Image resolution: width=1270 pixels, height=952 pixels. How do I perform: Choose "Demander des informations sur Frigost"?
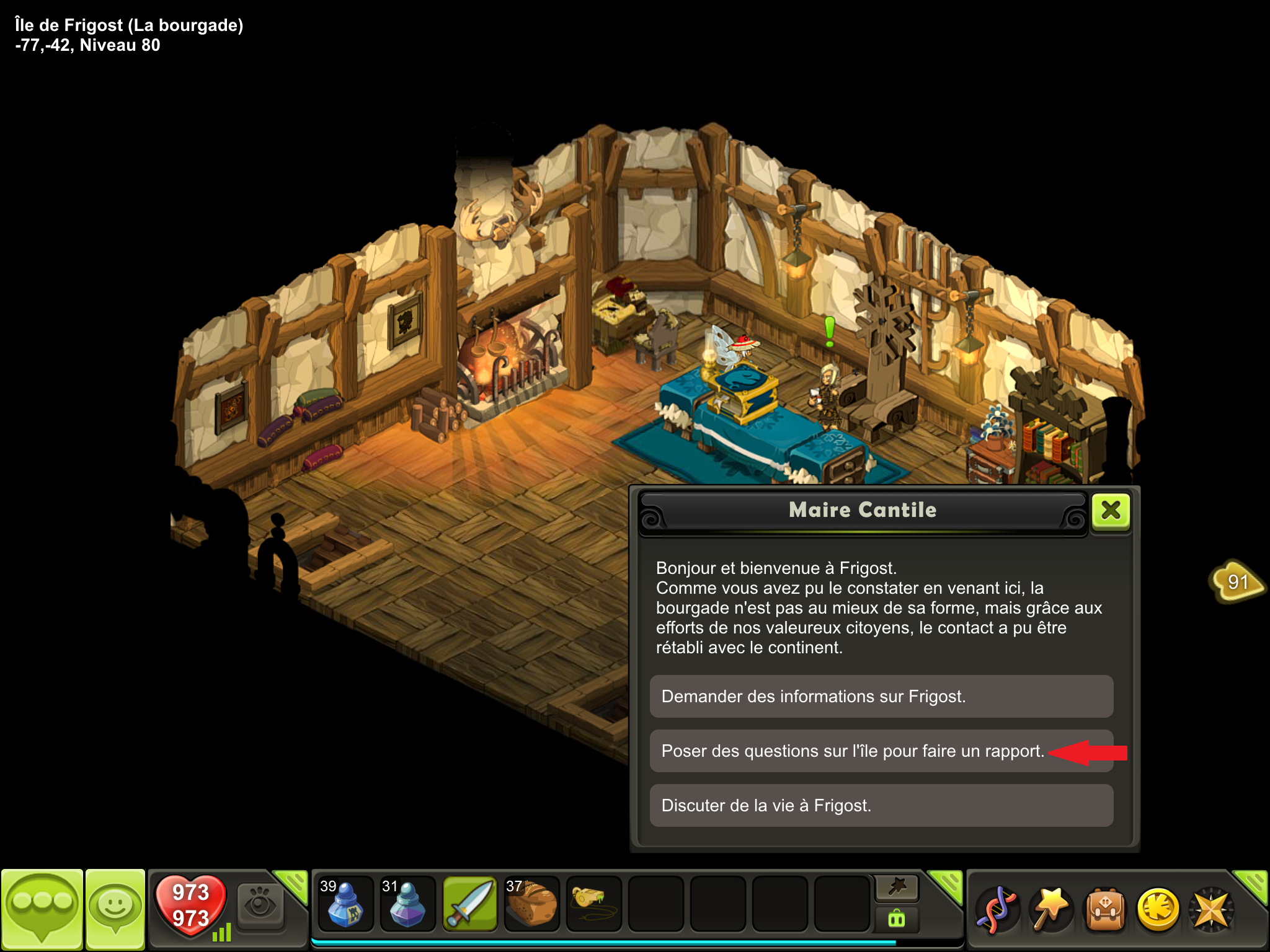[881, 697]
